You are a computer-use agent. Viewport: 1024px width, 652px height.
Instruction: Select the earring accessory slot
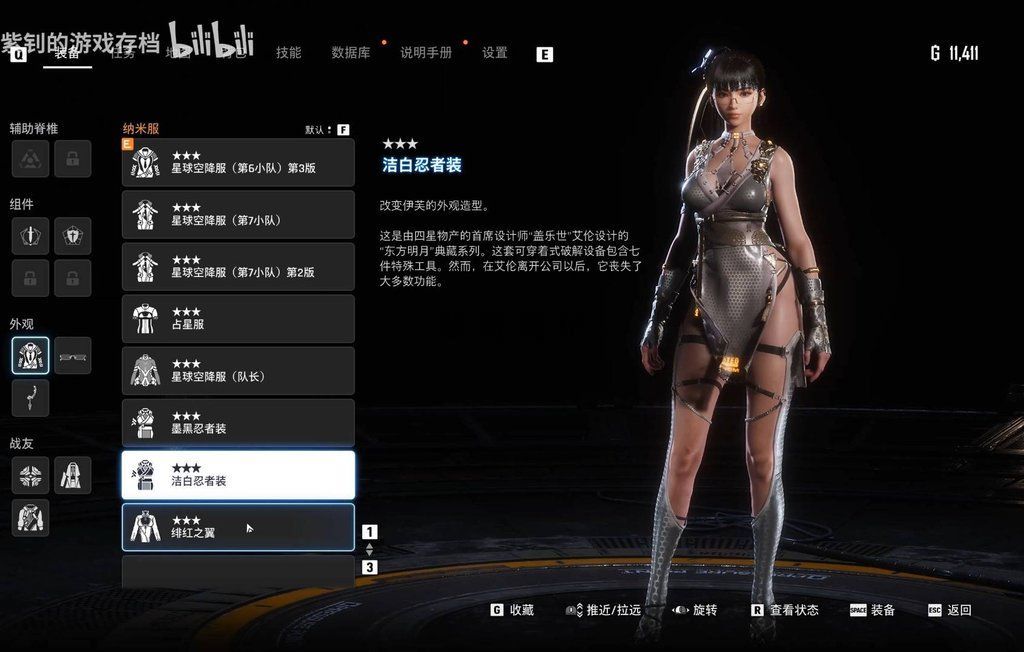coord(31,397)
